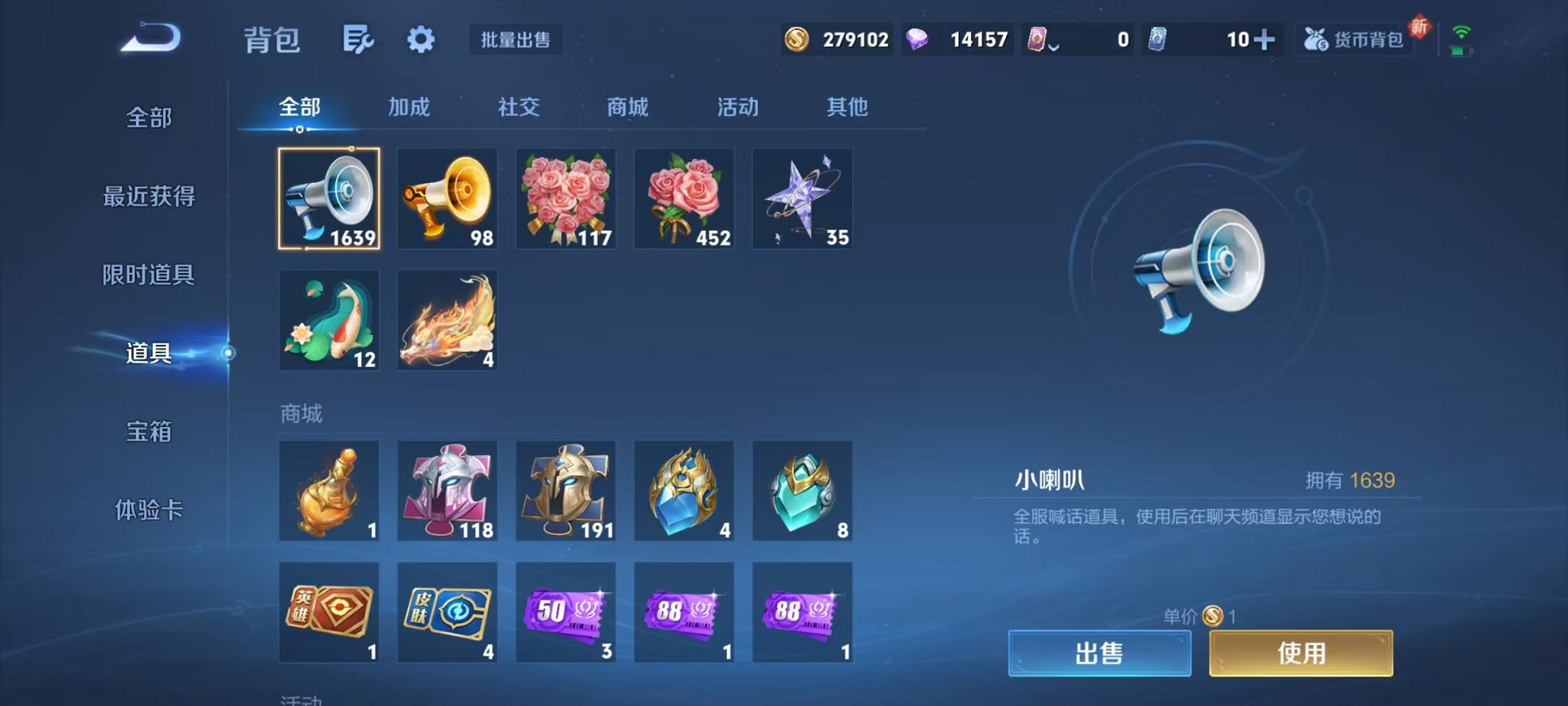Click the 批量出售 bulk sell button
The width and height of the screenshot is (1568, 706).
pyautogui.click(x=517, y=40)
